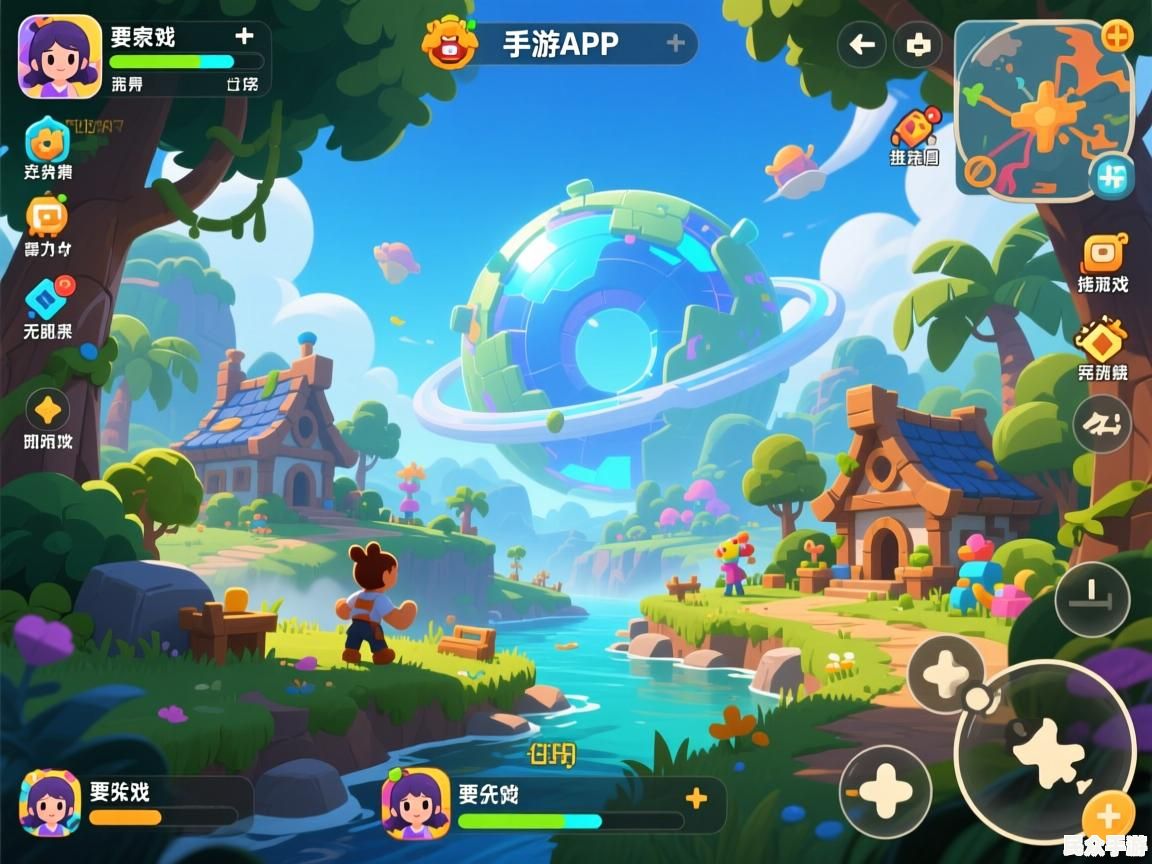
Task: Open the blue diamond icon with red dot
Action: tap(47, 297)
